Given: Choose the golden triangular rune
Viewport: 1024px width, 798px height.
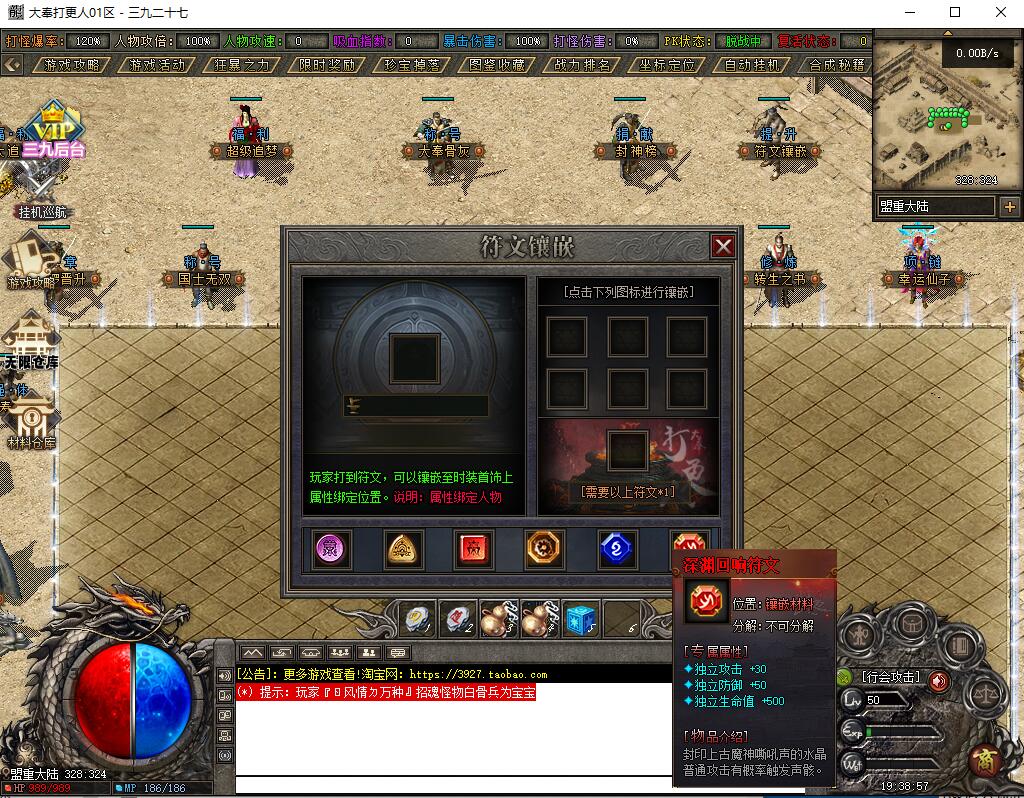Looking at the screenshot, I should (404, 549).
